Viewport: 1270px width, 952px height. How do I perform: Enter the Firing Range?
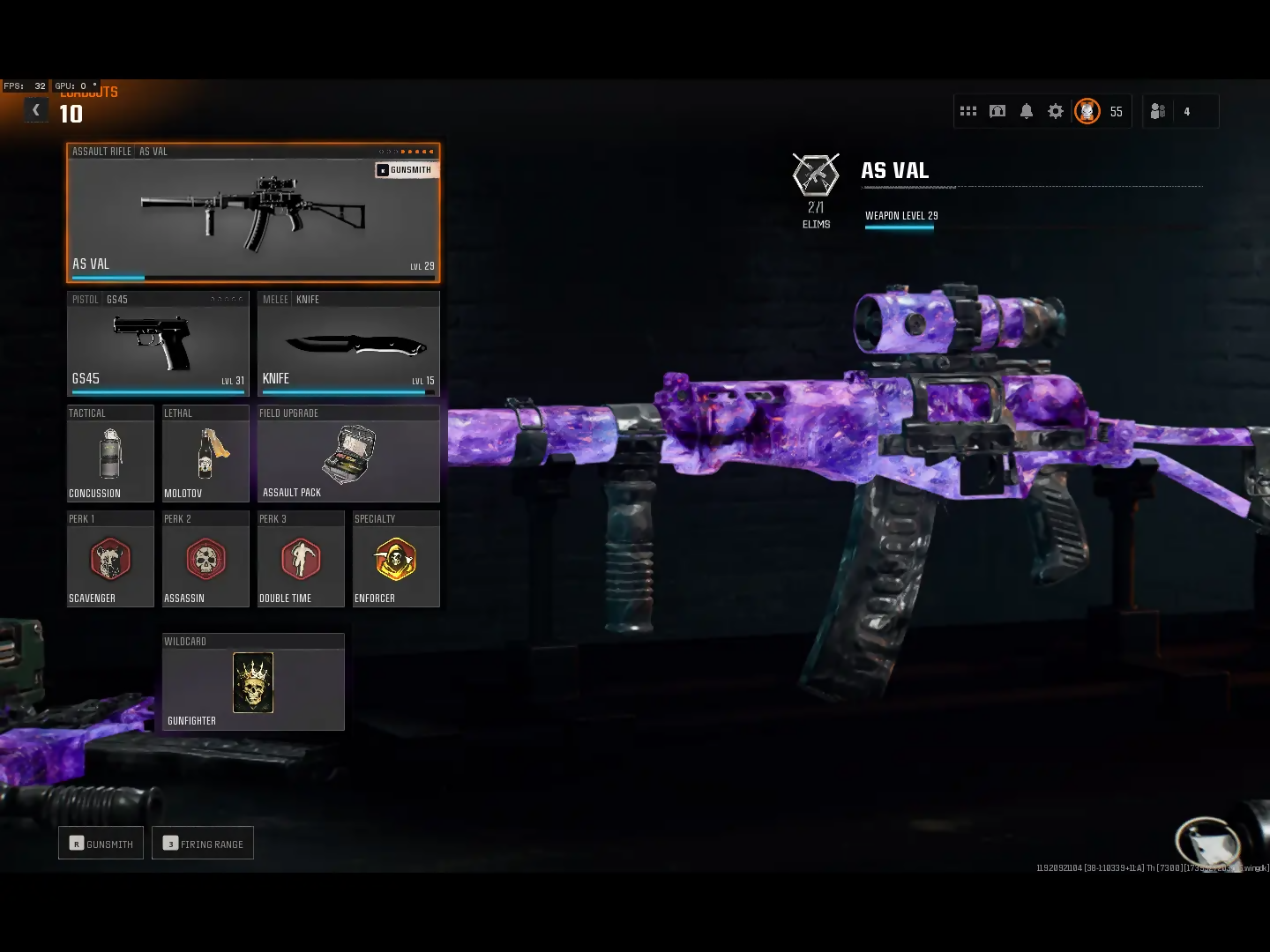(x=203, y=844)
